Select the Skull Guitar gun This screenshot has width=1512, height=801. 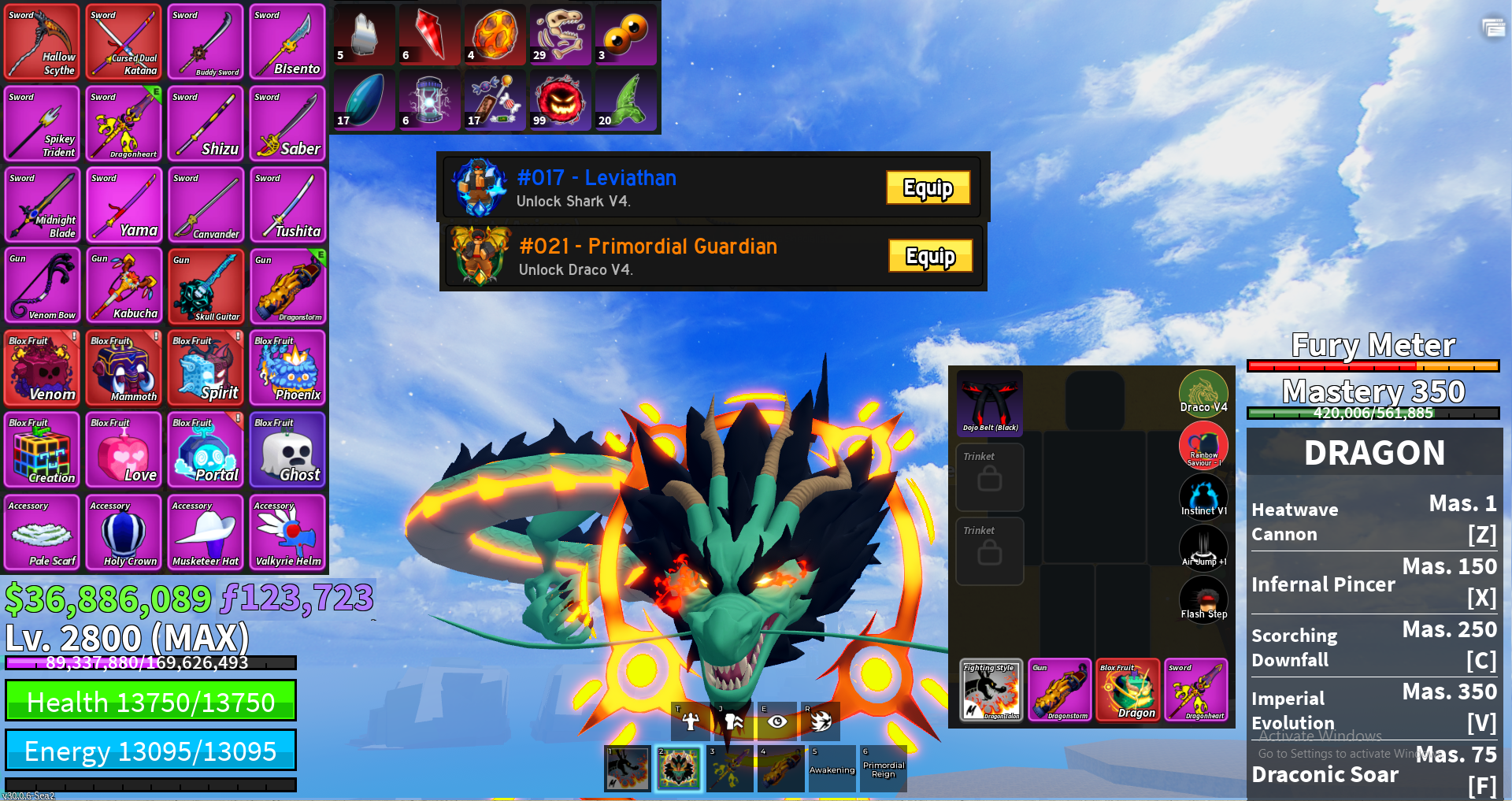tap(206, 287)
